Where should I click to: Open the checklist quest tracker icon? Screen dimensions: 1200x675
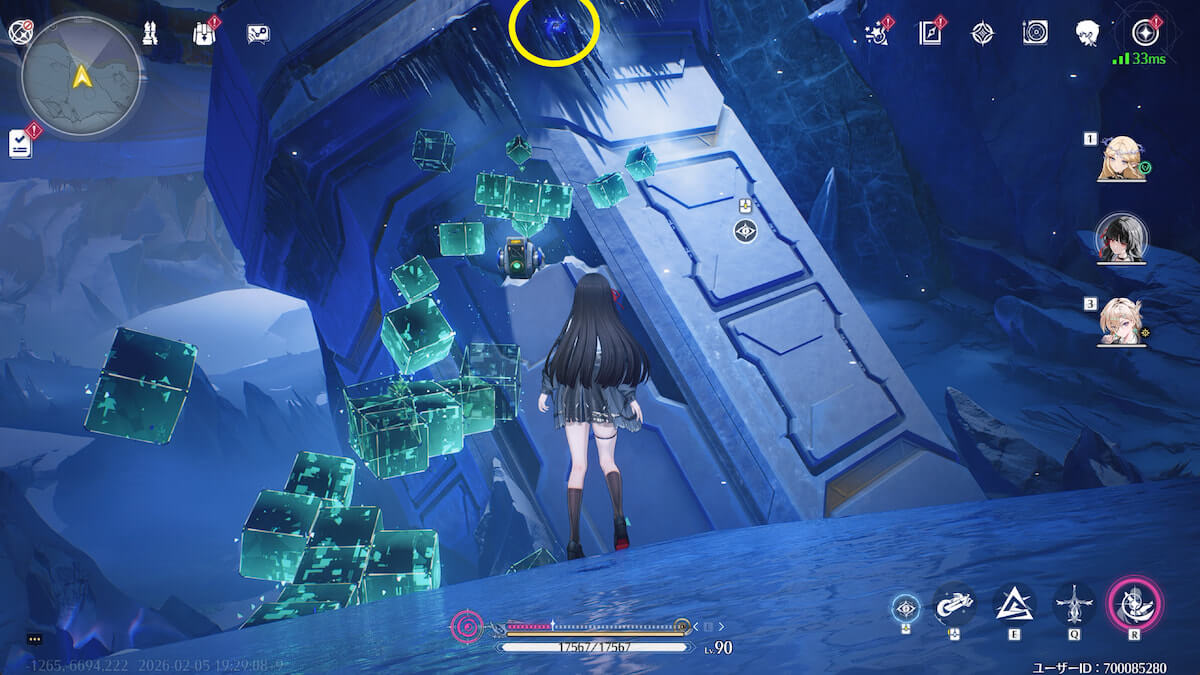(21, 143)
